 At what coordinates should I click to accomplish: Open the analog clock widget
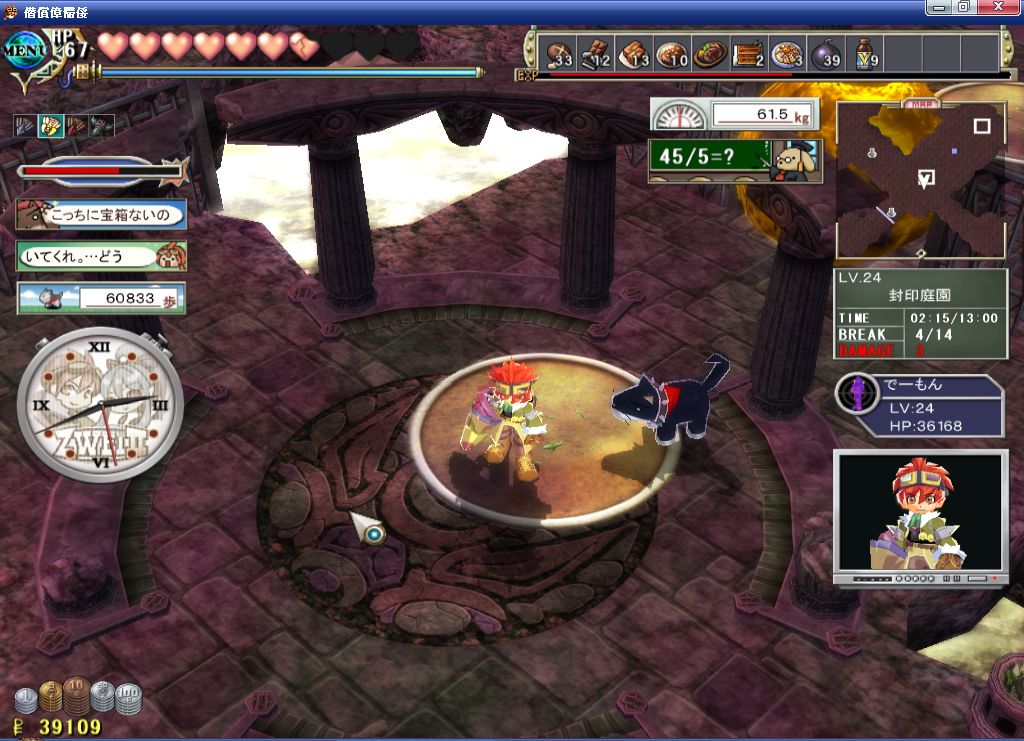click(101, 406)
